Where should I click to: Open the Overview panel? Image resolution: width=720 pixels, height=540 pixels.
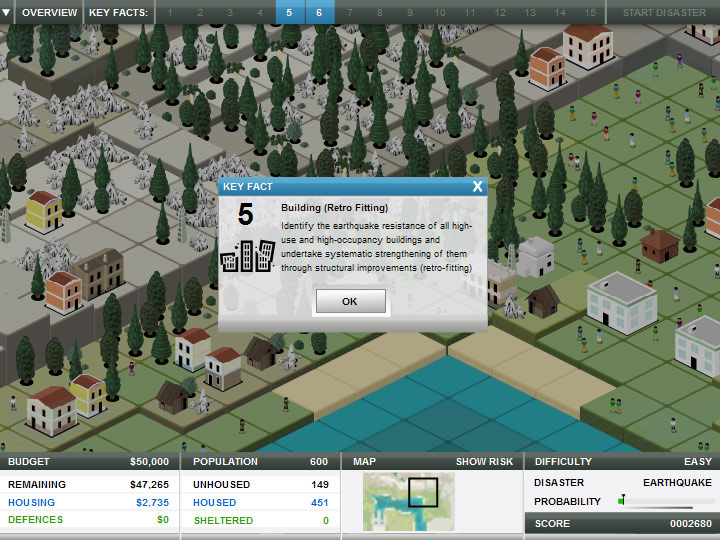tap(49, 12)
